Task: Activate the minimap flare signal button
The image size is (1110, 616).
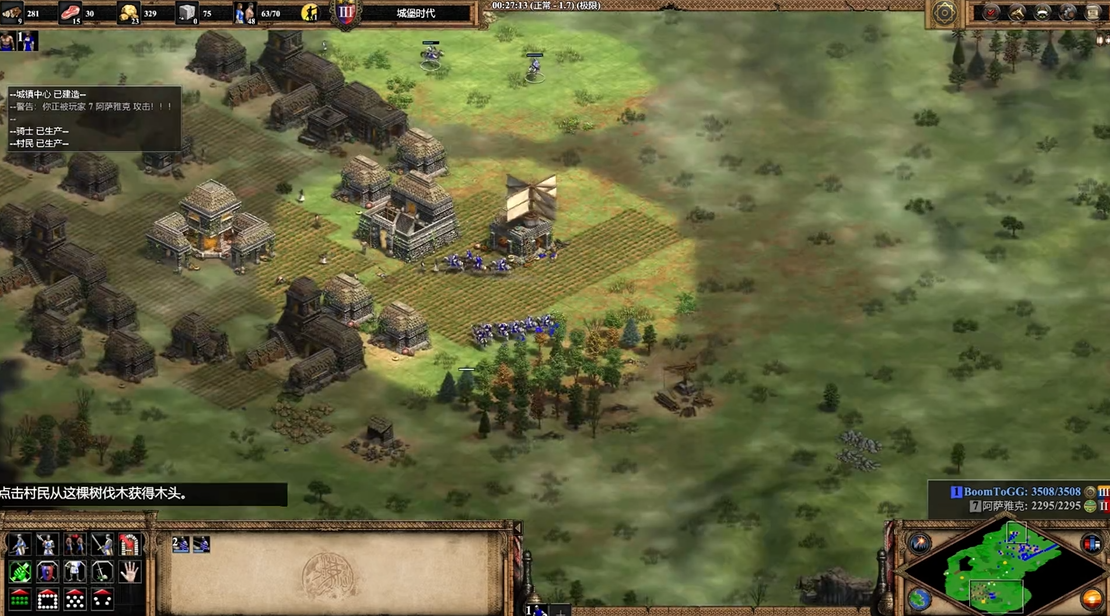Action: coord(919,543)
